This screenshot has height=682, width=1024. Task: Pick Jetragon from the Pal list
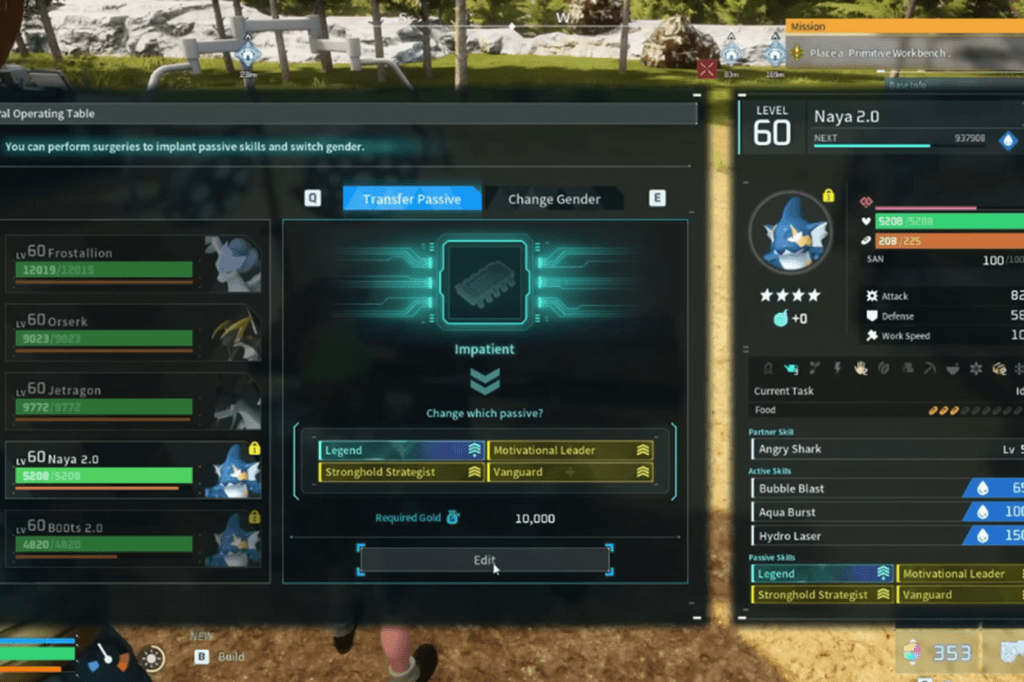(x=136, y=400)
